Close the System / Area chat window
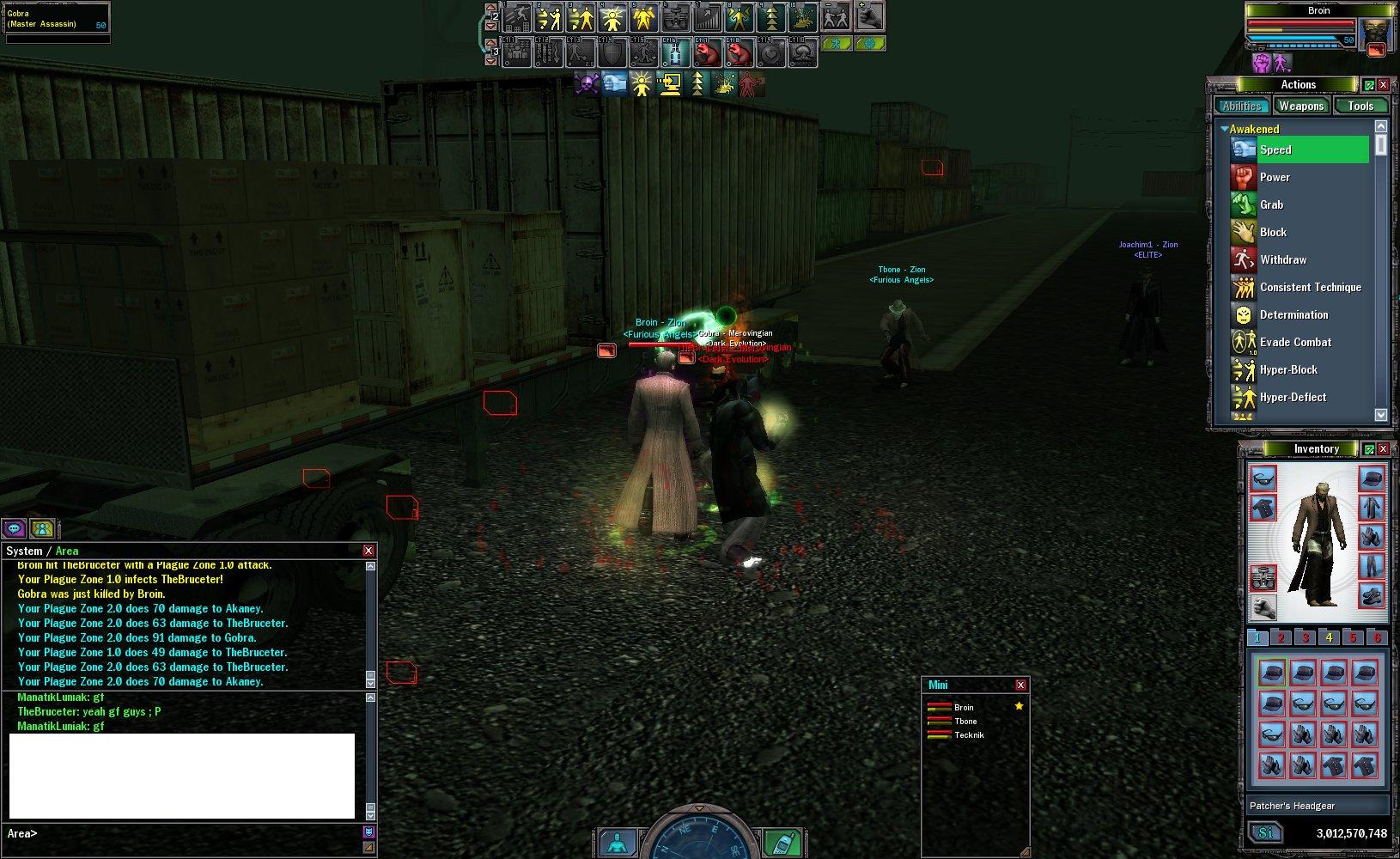1400x859 pixels. 368,551
